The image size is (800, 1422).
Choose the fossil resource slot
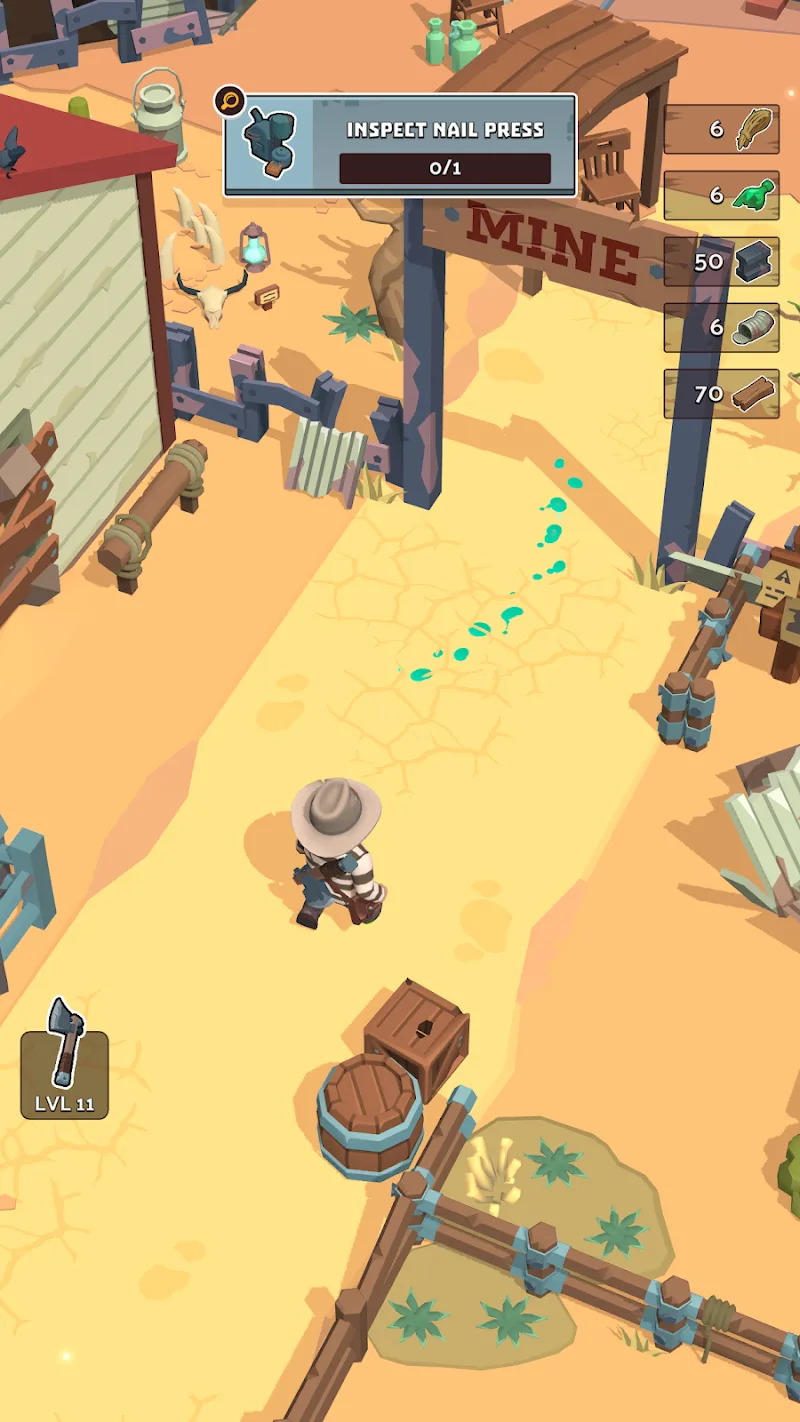pyautogui.click(x=721, y=129)
